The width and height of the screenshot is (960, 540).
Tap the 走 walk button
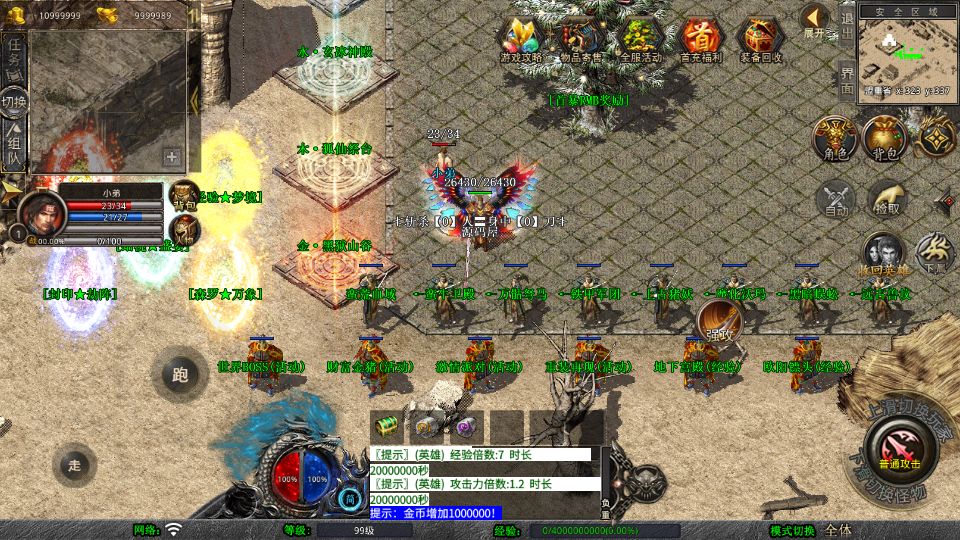coord(75,464)
